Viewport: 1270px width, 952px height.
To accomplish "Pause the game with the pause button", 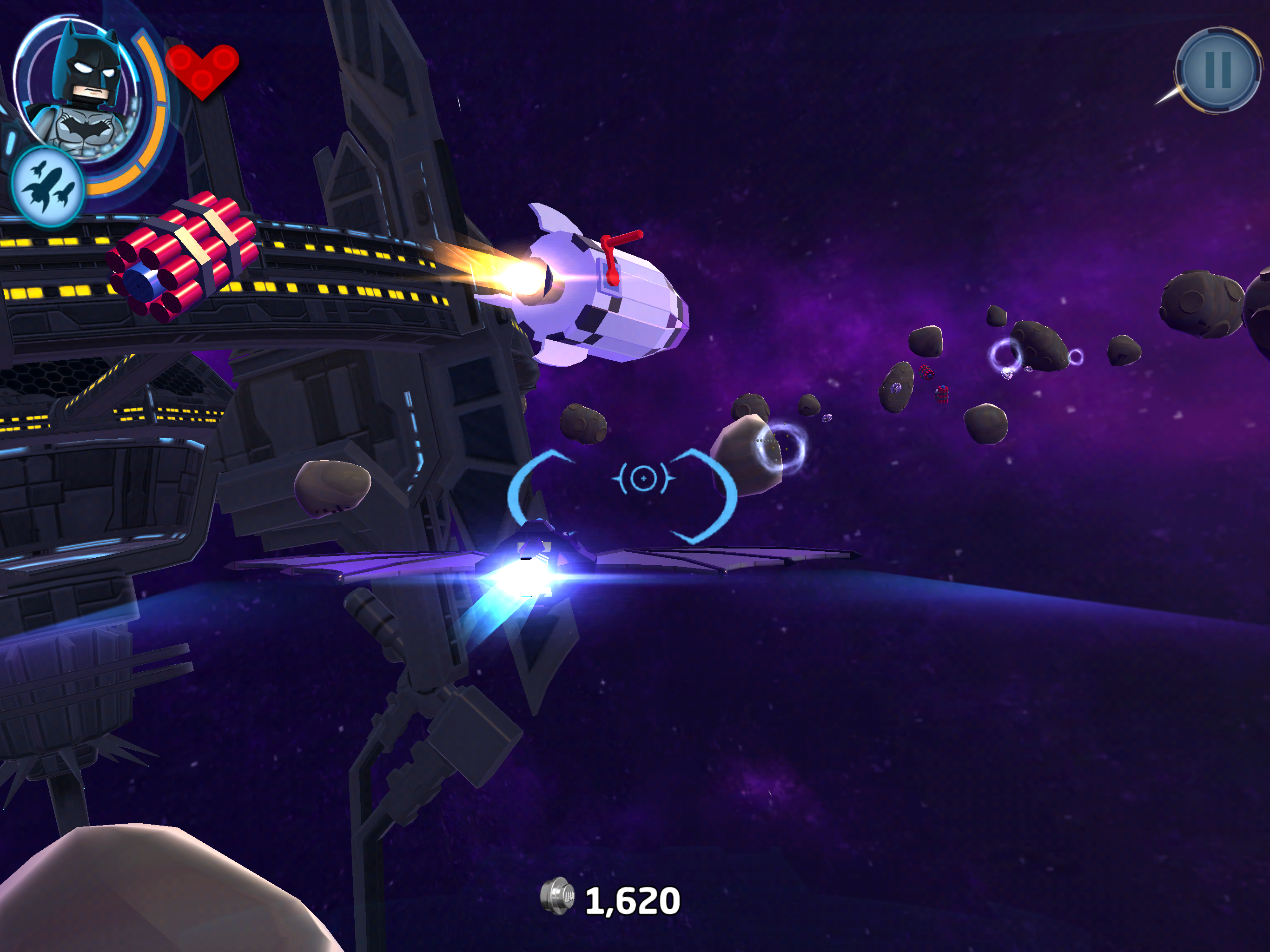I will 1218,70.
